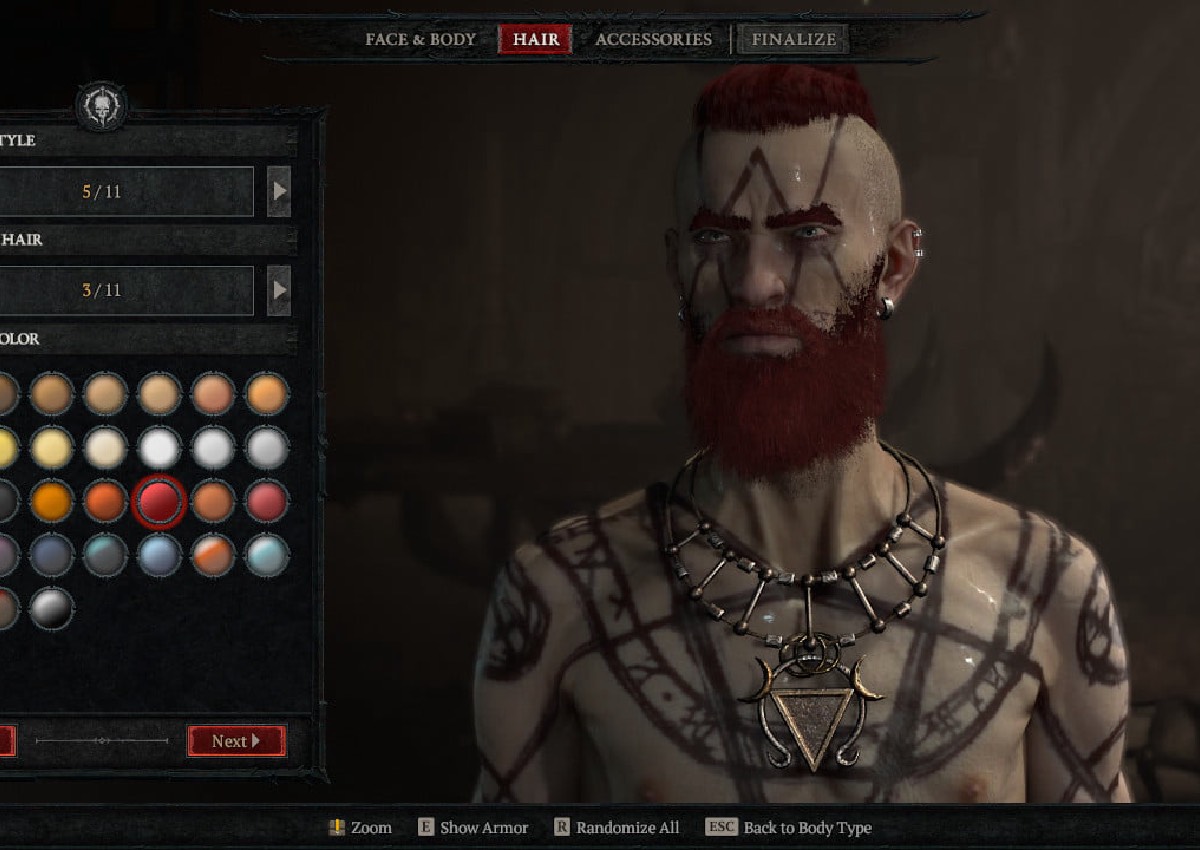
Task: Open the Accessories tab
Action: tap(653, 40)
